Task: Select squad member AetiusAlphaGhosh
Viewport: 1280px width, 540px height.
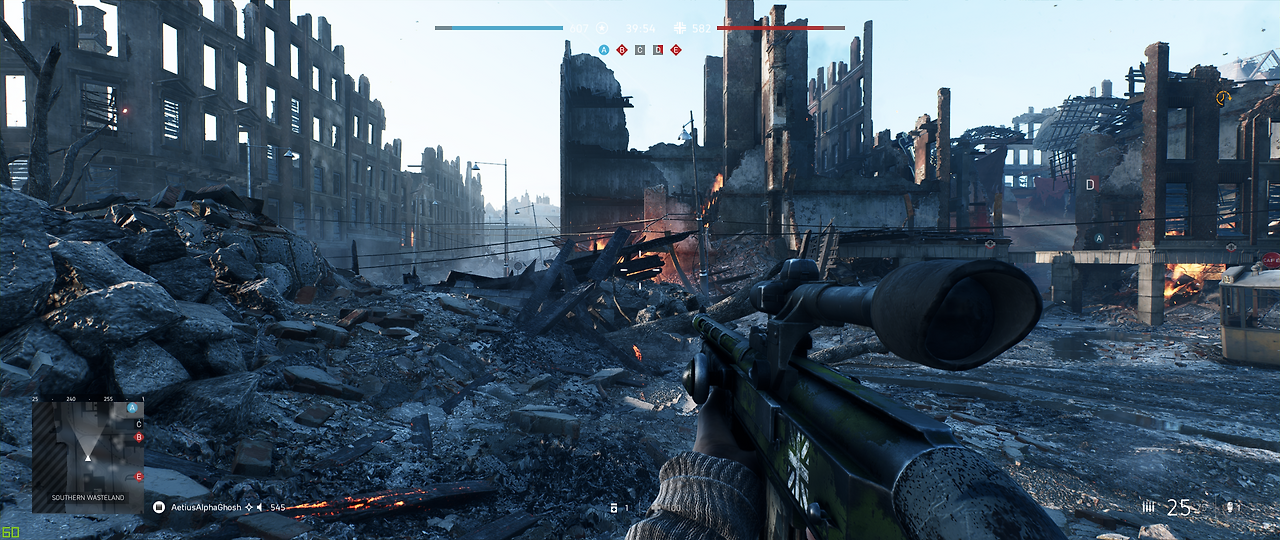Action: pos(206,508)
